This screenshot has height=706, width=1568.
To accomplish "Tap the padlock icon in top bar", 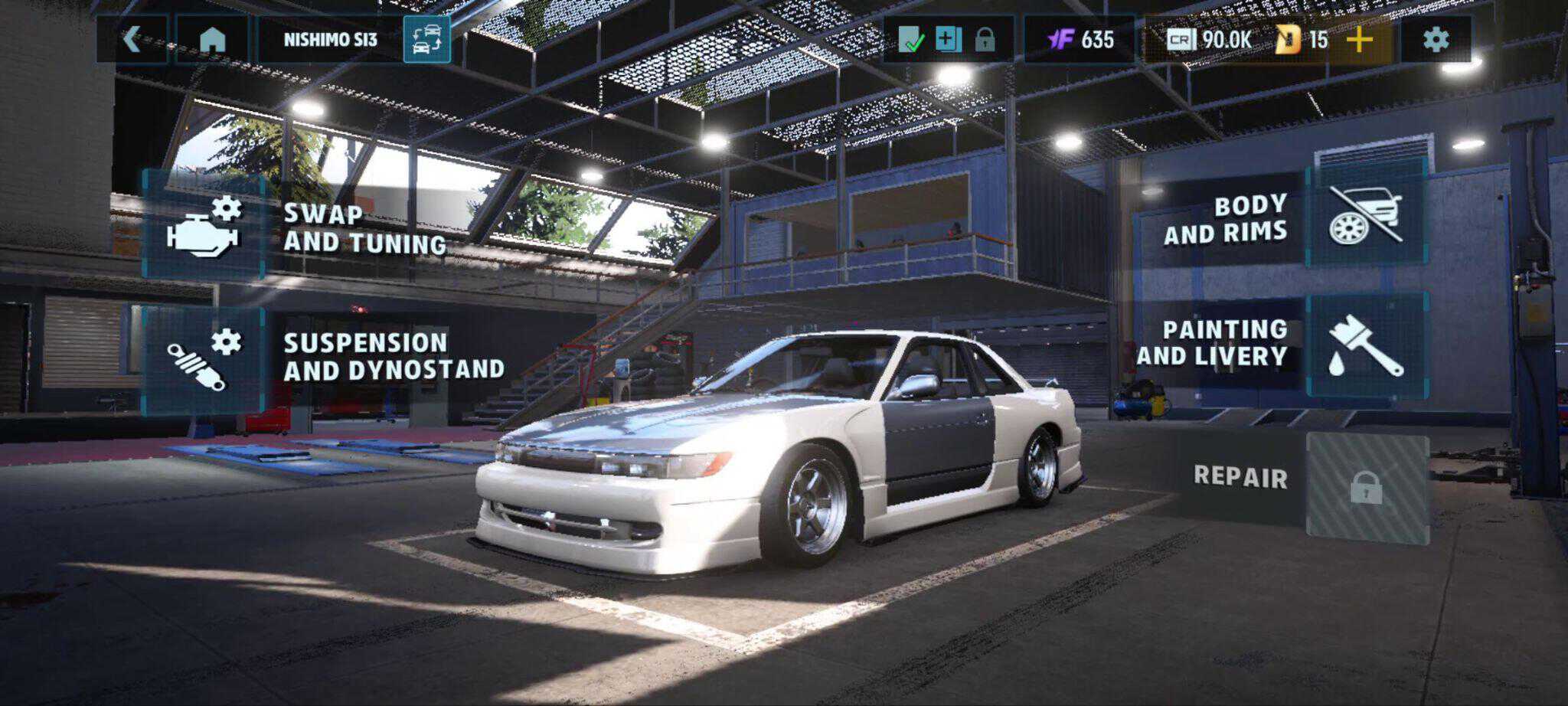I will [x=985, y=40].
